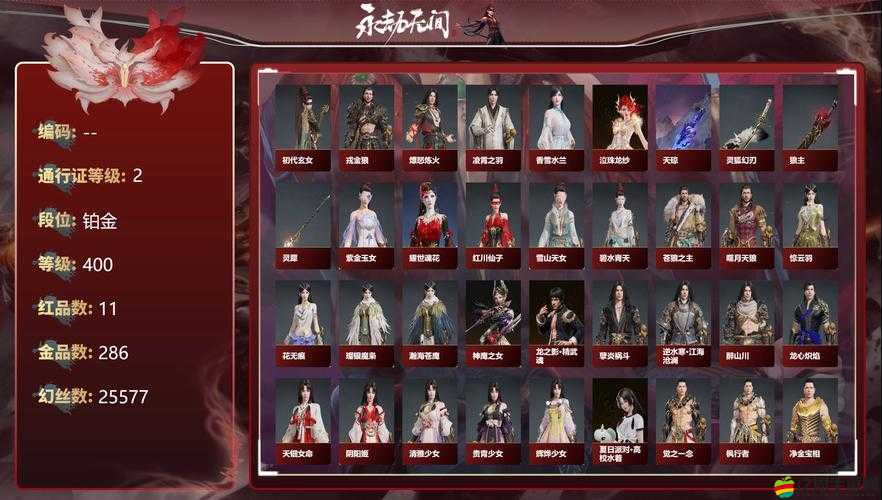The width and height of the screenshot is (882, 500).
Task: Select the 神鹰之女 skin tile
Action: click(x=493, y=320)
